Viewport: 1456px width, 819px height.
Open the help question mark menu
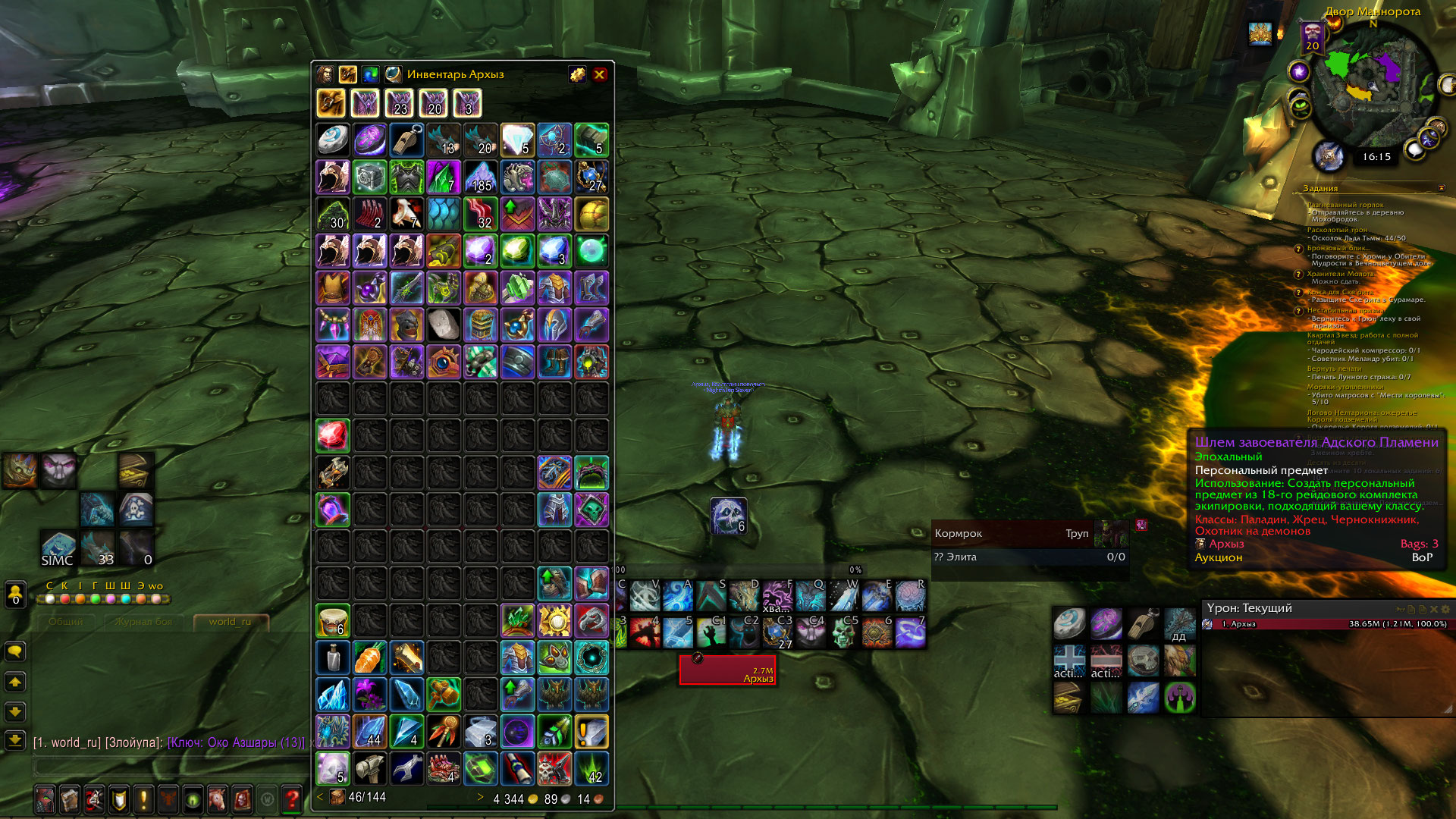point(291,799)
